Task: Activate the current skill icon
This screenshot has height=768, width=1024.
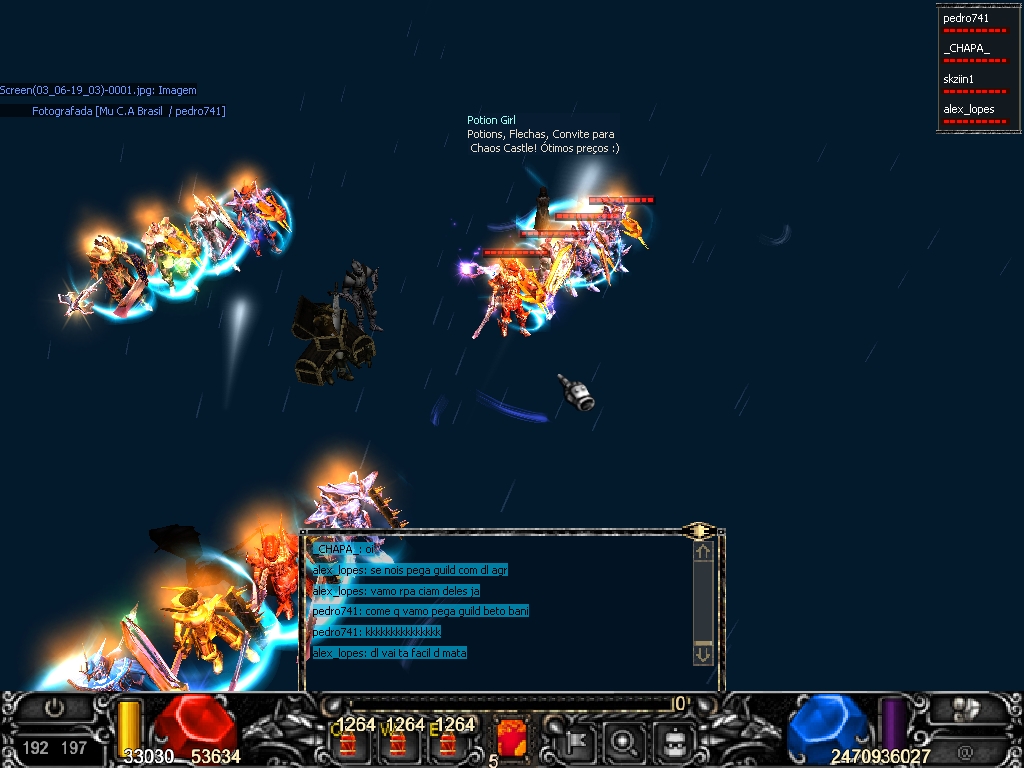Action: pyautogui.click(x=512, y=739)
